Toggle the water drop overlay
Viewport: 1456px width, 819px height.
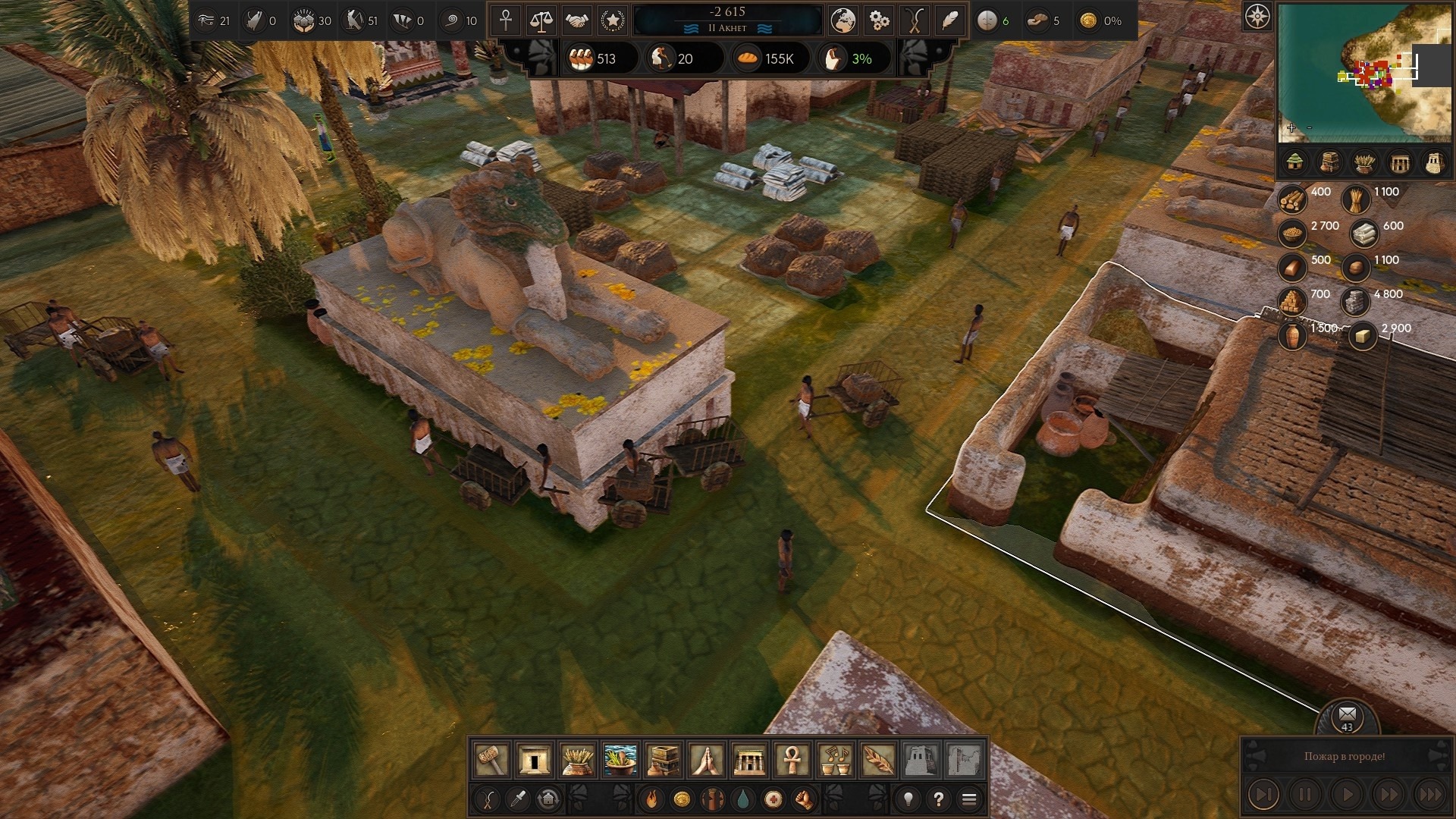(x=743, y=799)
